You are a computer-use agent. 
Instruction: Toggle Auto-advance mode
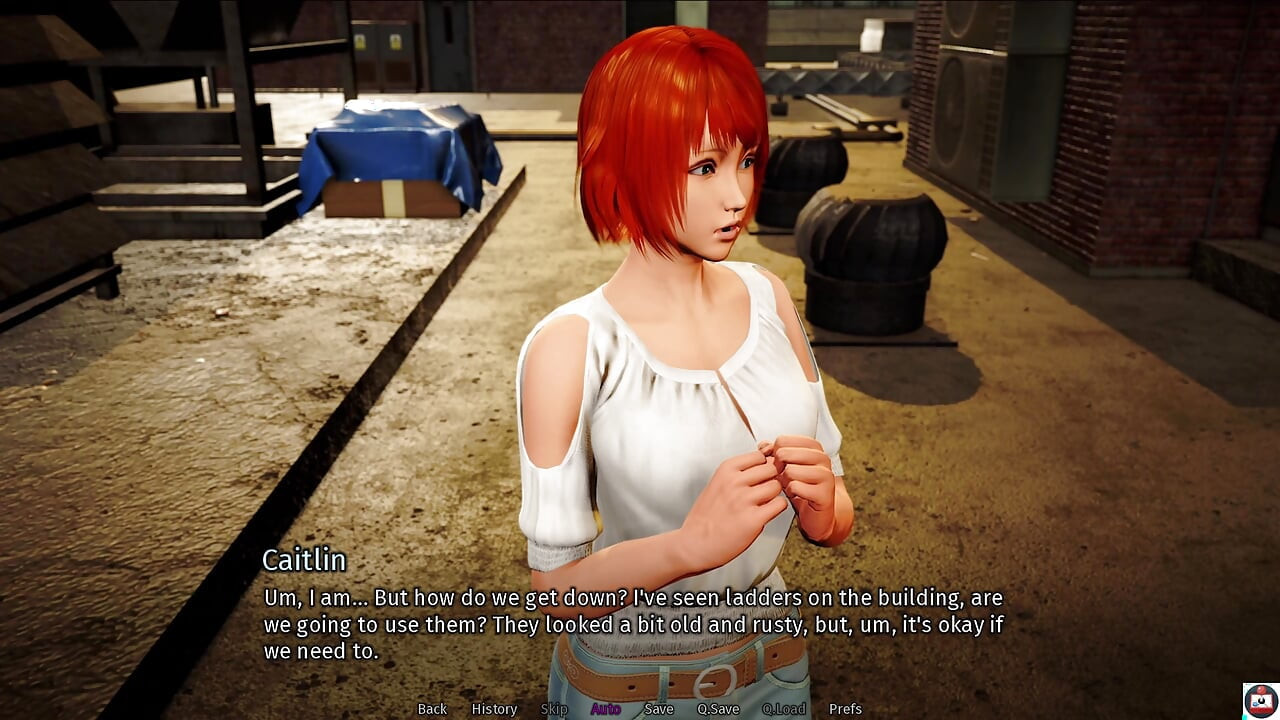click(x=605, y=709)
